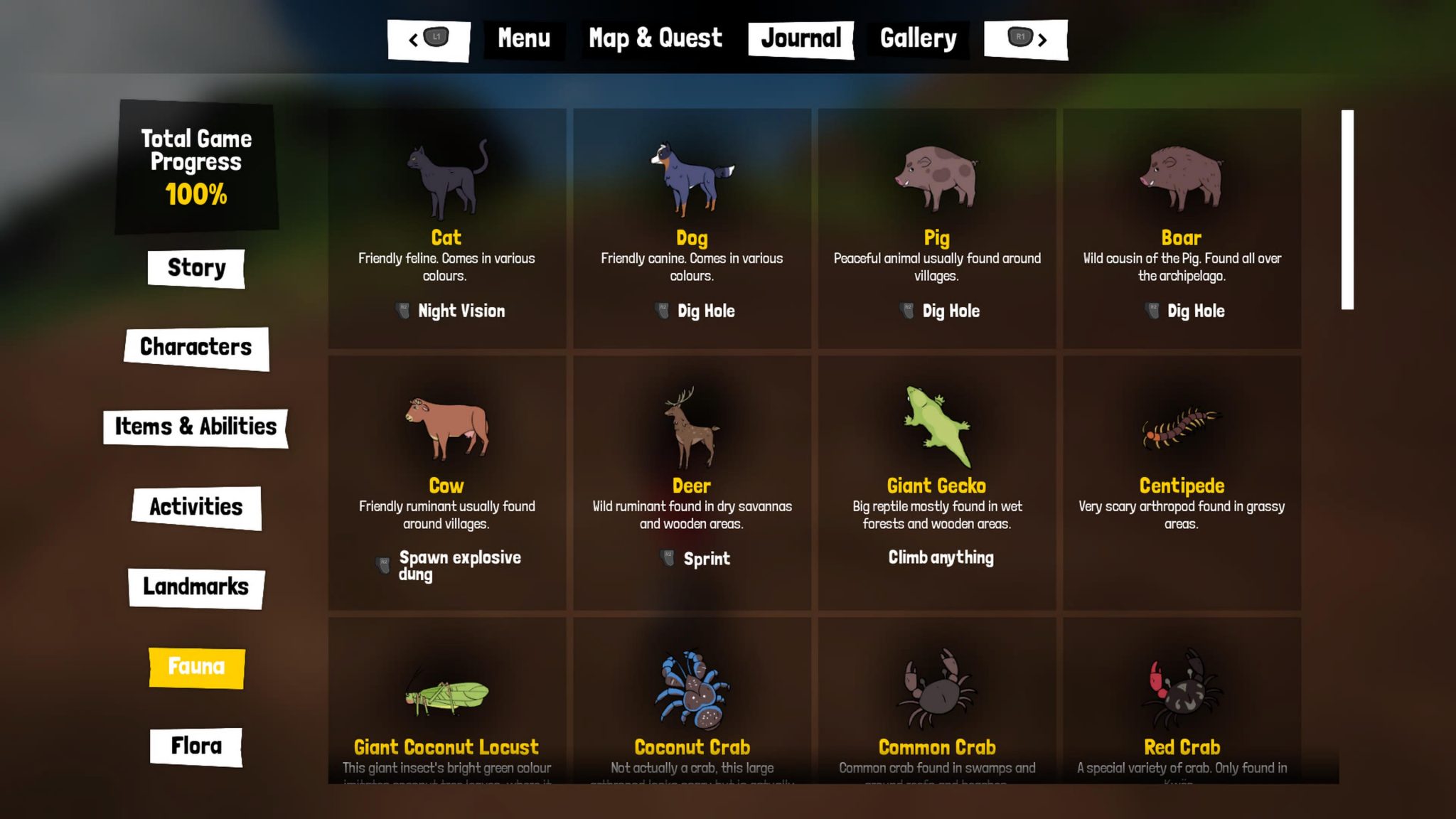The image size is (1456, 819).
Task: Open the Map & Quest screen
Action: pos(654,38)
